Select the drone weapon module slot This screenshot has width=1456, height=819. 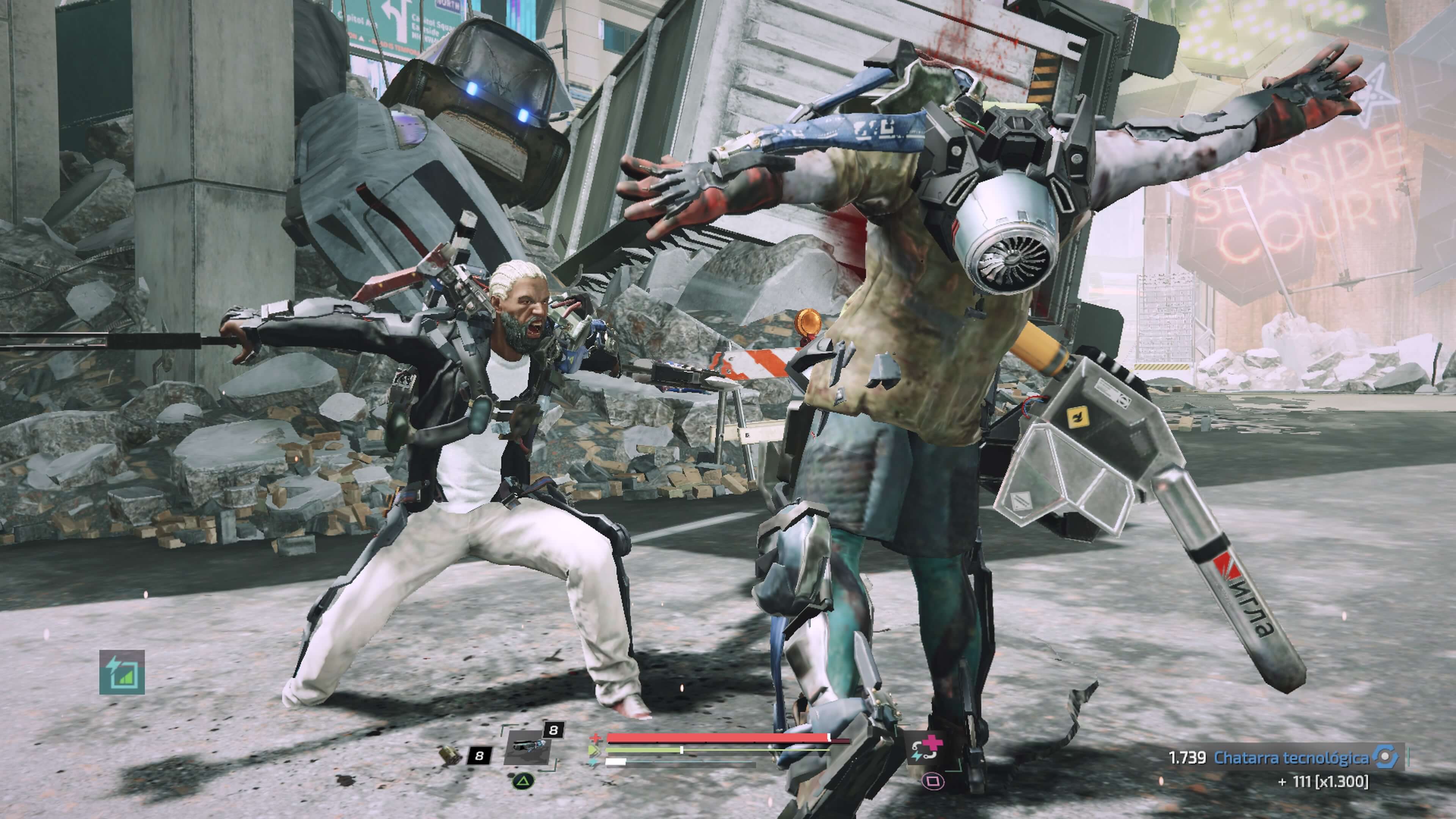point(526,747)
